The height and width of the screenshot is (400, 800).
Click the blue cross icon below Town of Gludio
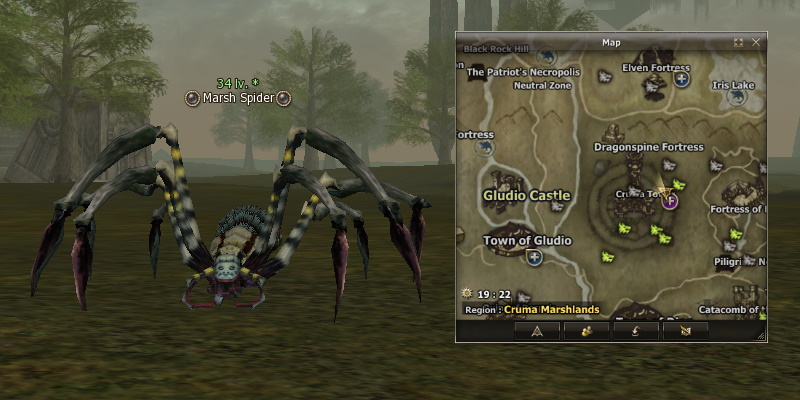[x=535, y=258]
